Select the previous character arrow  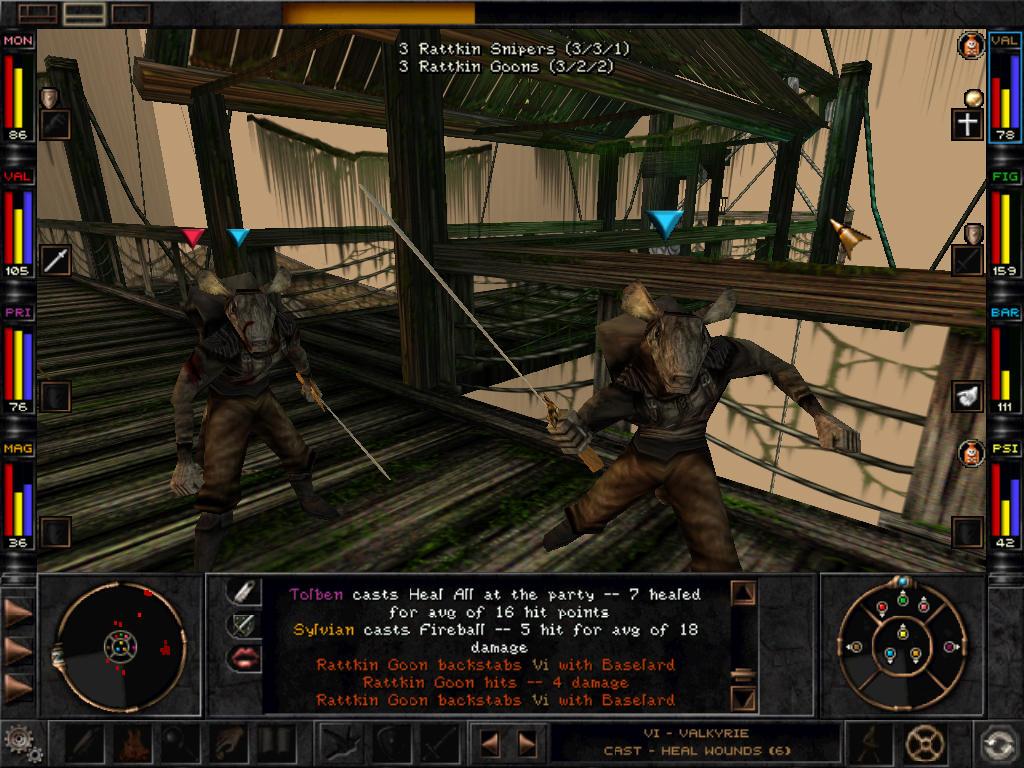coord(491,744)
